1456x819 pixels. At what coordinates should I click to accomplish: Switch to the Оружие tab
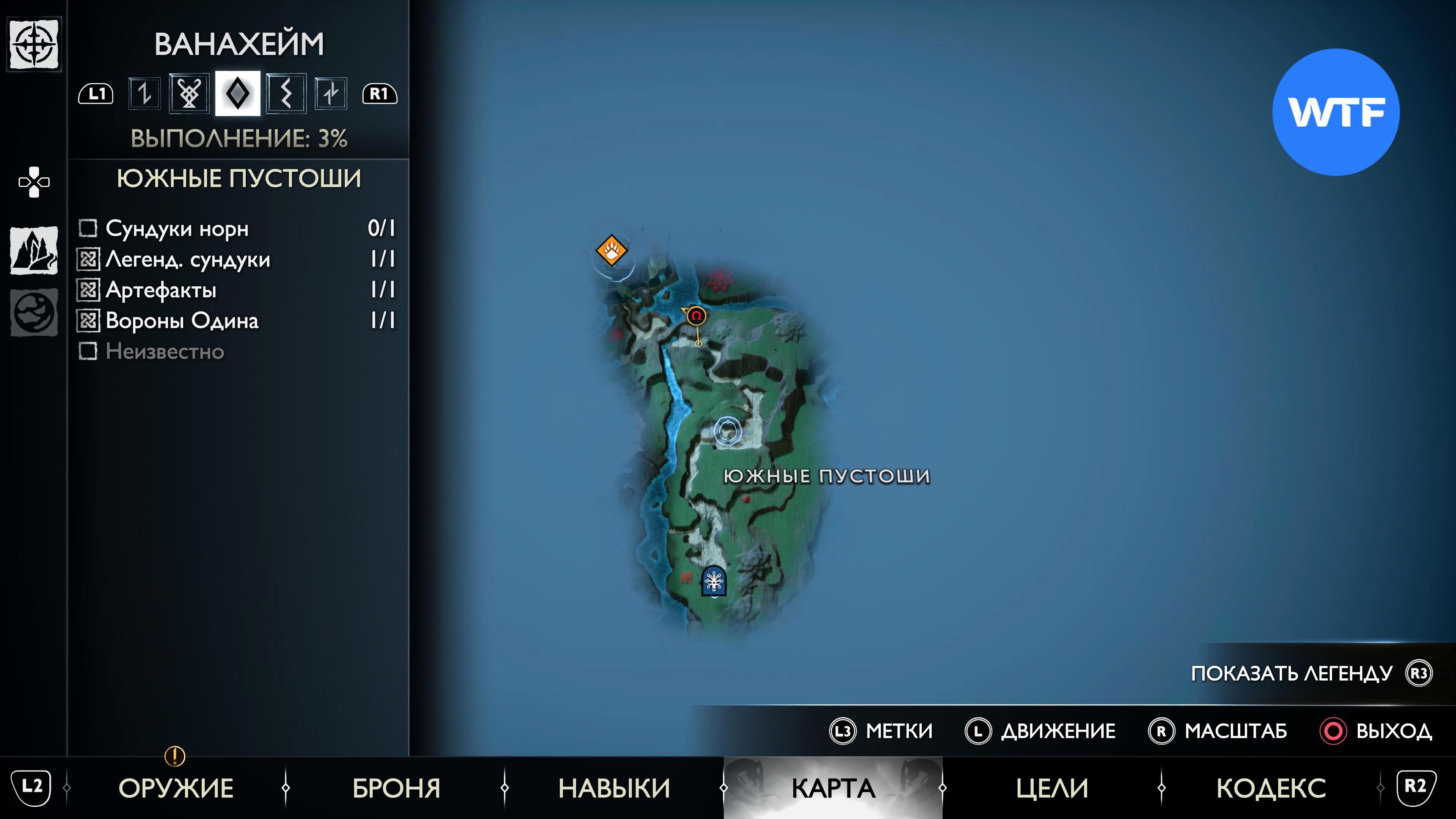point(176,788)
